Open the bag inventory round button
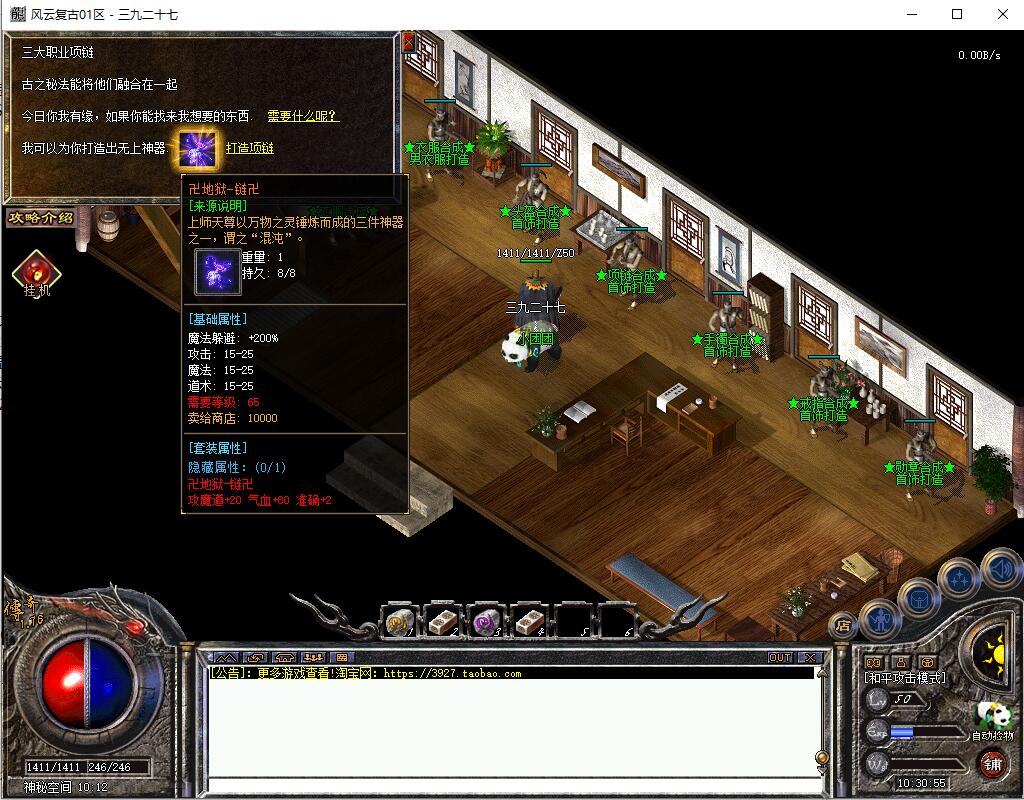The height and width of the screenshot is (800, 1024). 918,599
